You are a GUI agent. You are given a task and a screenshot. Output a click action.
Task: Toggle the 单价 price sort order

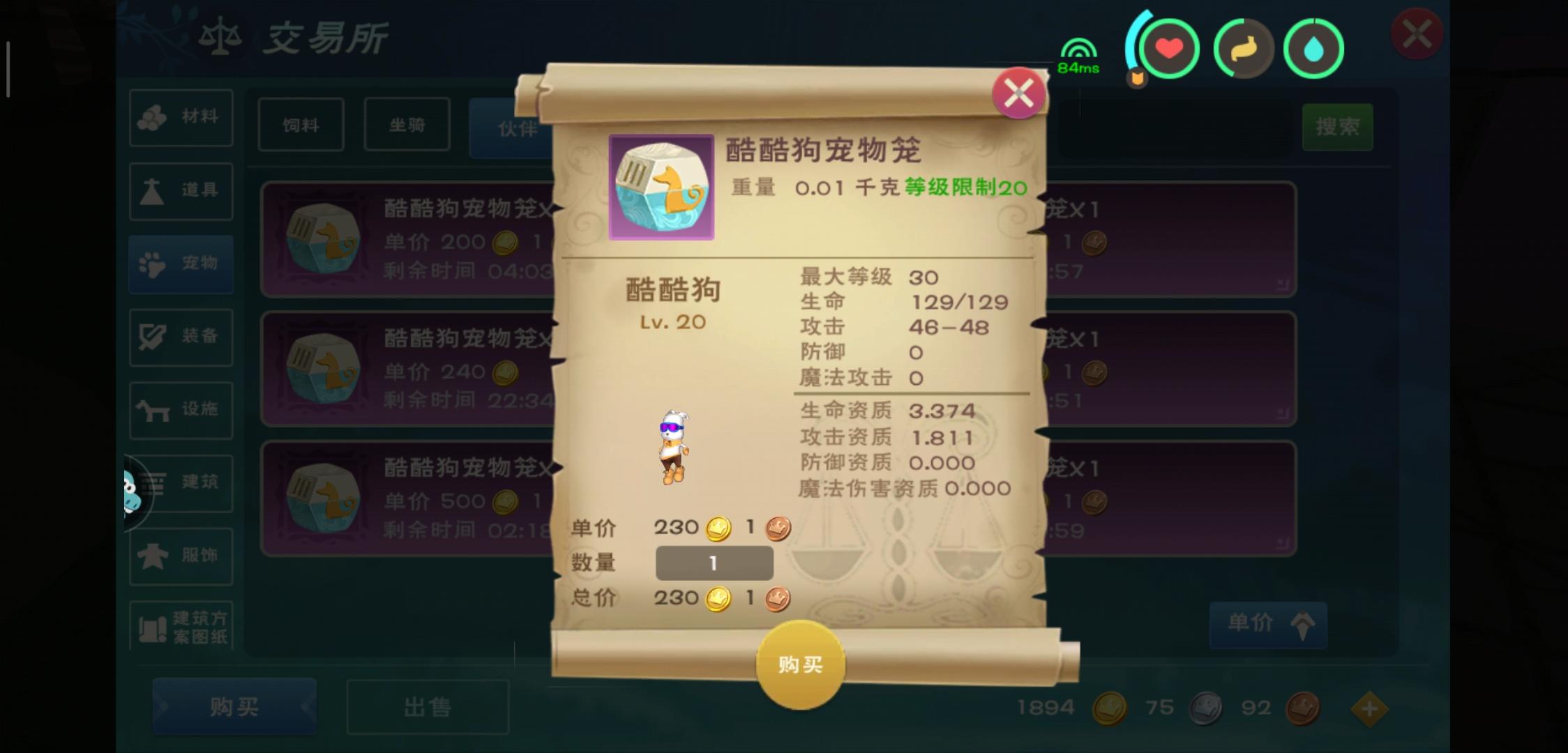(x=1267, y=624)
